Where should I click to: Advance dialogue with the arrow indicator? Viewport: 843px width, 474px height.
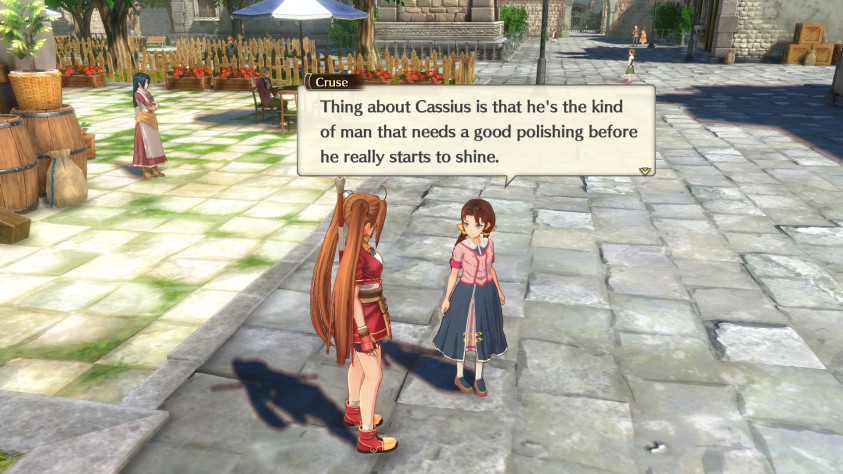click(645, 171)
